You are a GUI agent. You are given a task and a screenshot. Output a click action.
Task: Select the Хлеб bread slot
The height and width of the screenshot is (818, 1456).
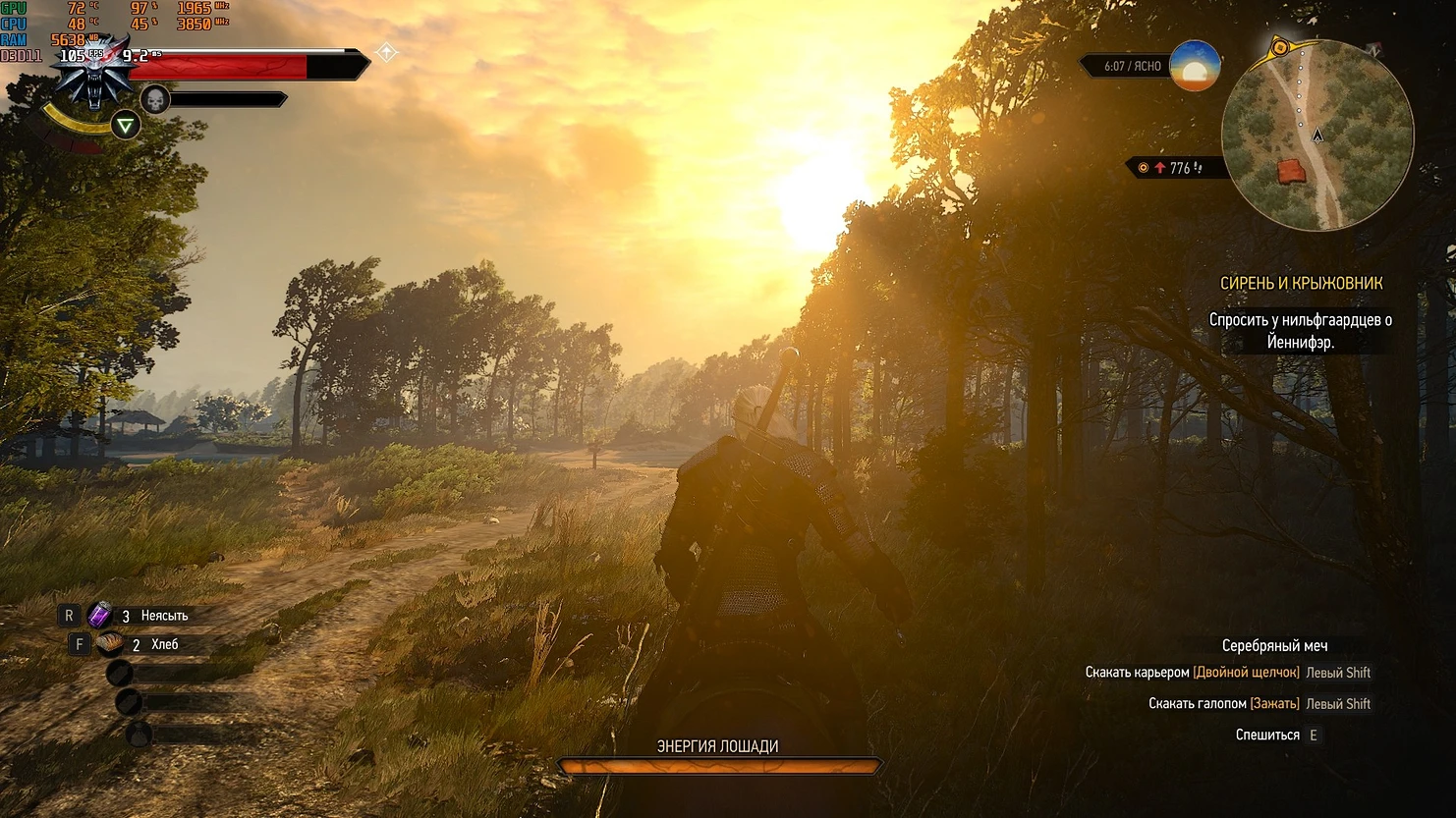(109, 644)
